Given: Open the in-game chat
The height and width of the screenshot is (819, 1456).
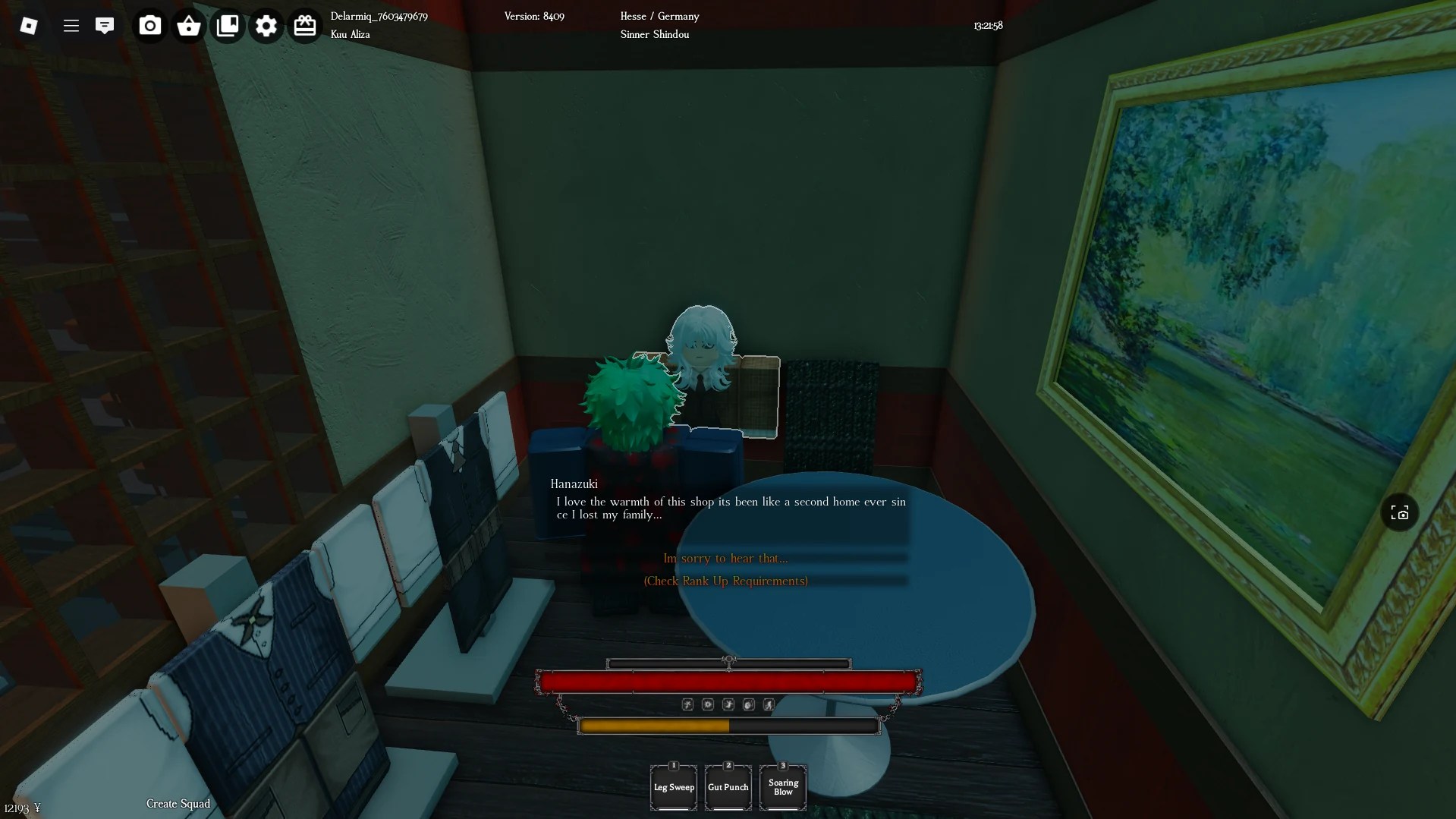Looking at the screenshot, I should coord(105,25).
